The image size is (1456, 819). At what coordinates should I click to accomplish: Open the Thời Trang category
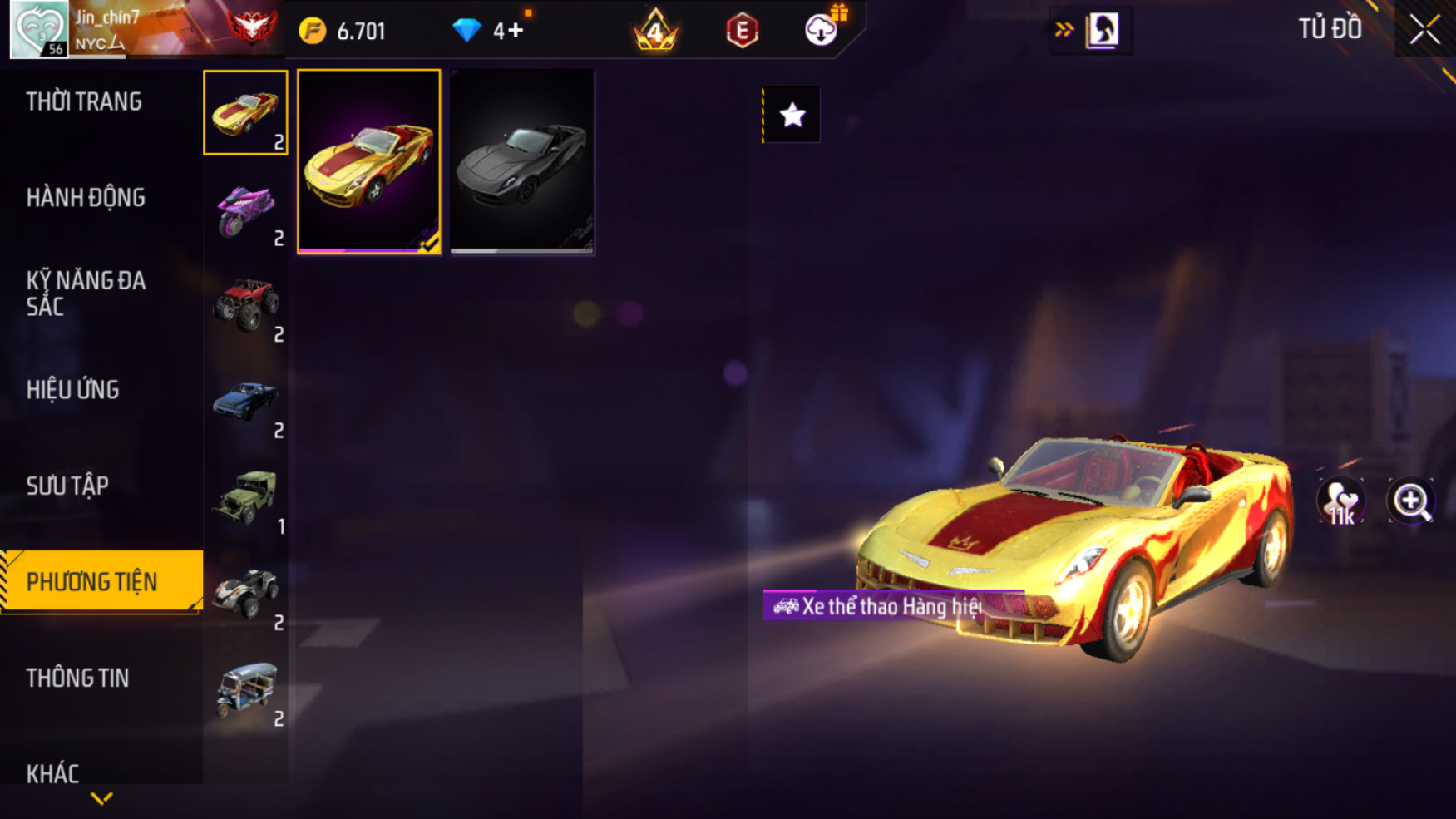pyautogui.click(x=84, y=102)
